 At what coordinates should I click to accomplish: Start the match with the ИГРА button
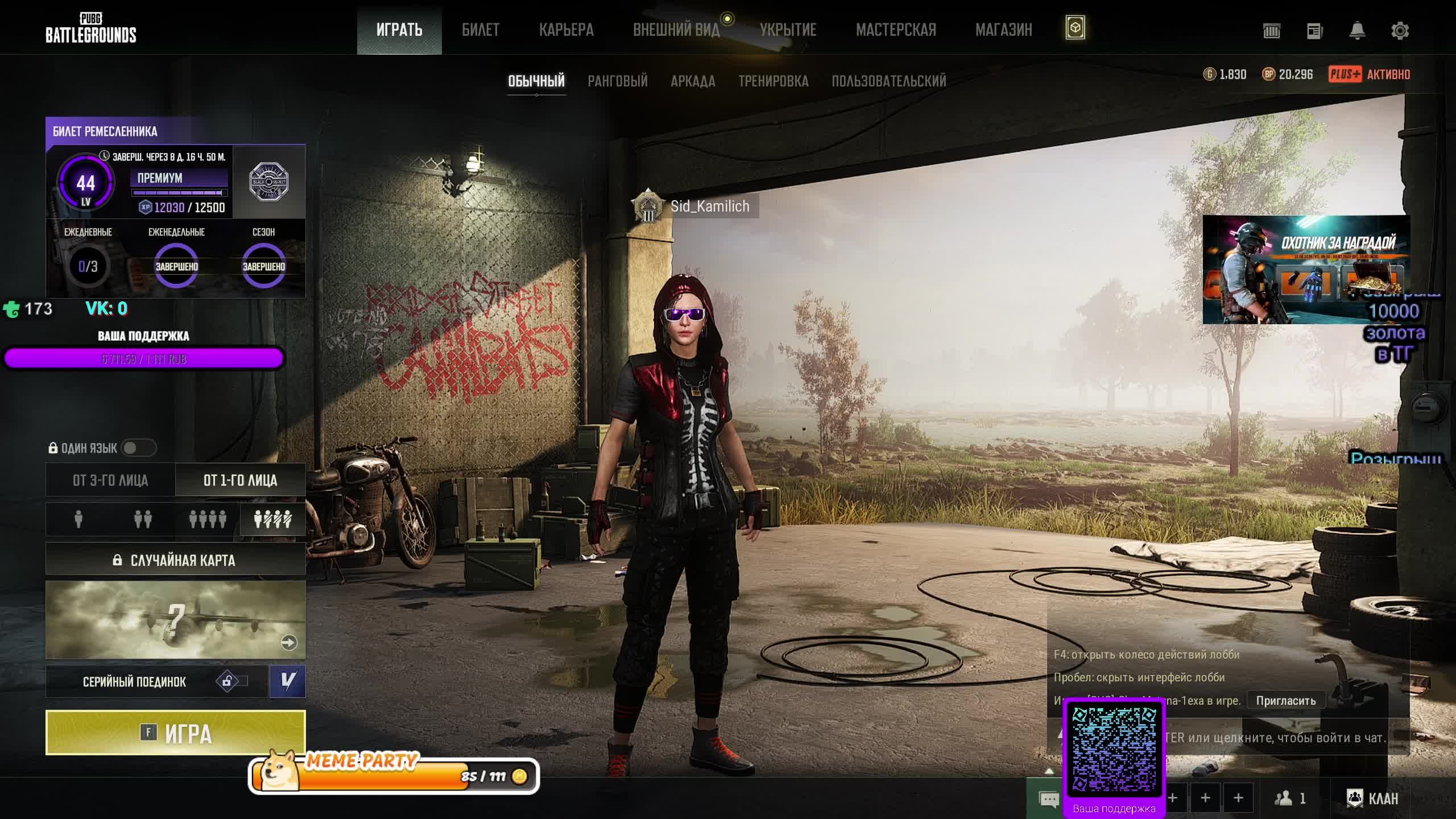click(175, 733)
